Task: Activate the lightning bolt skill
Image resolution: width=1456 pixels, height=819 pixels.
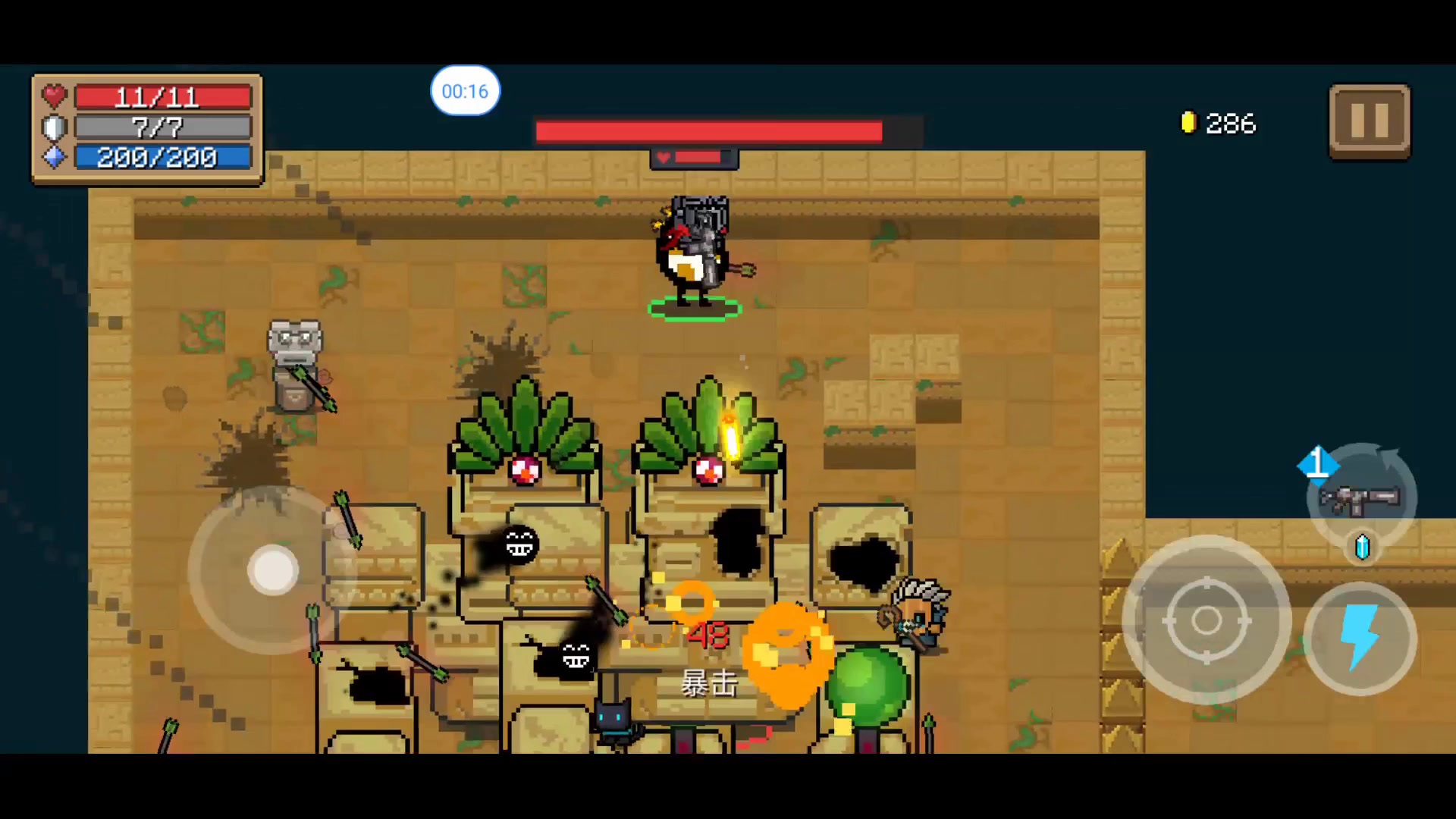Action: [1360, 639]
